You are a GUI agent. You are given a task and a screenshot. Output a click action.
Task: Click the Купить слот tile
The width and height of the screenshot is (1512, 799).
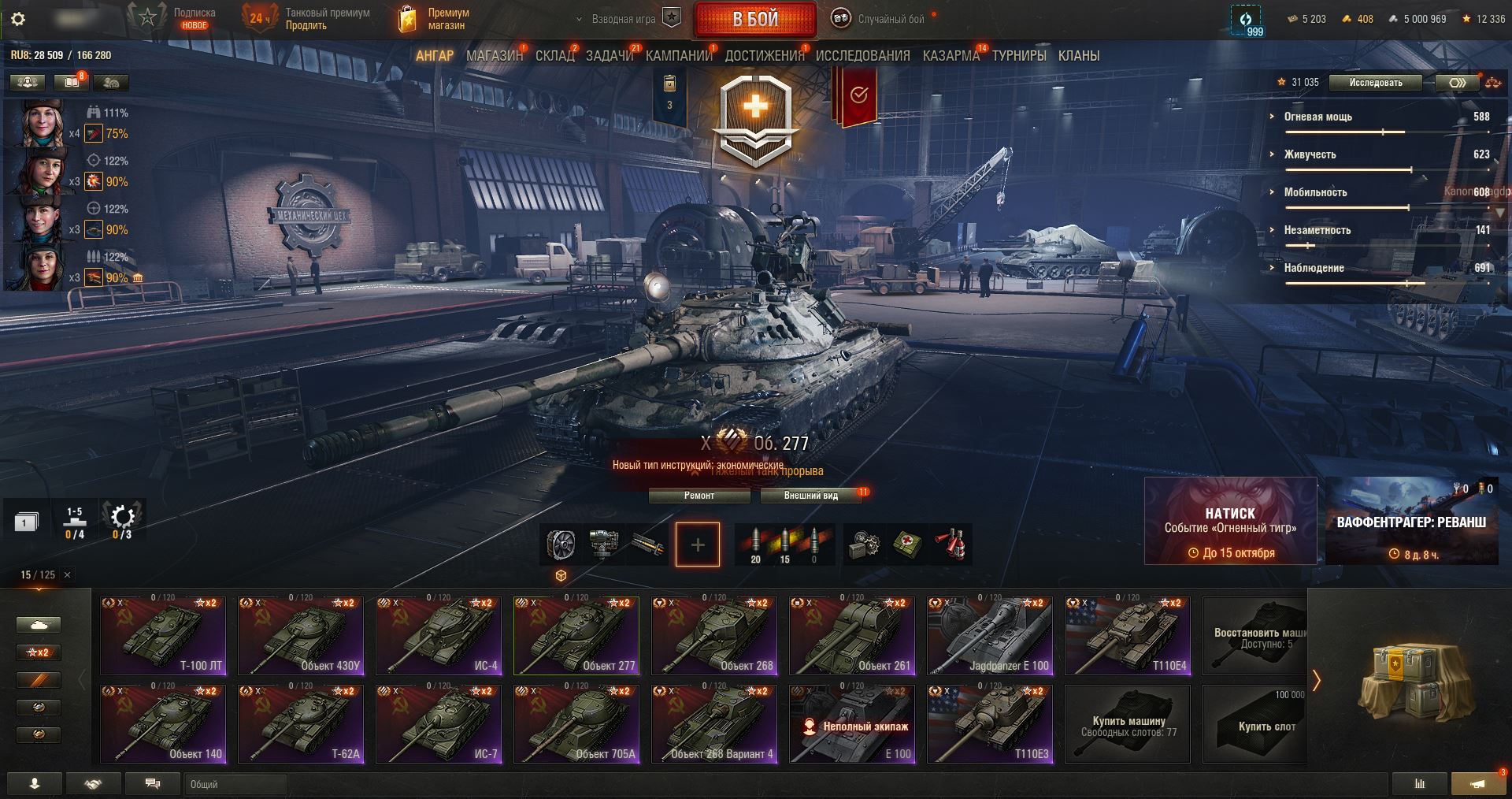coord(1266,724)
